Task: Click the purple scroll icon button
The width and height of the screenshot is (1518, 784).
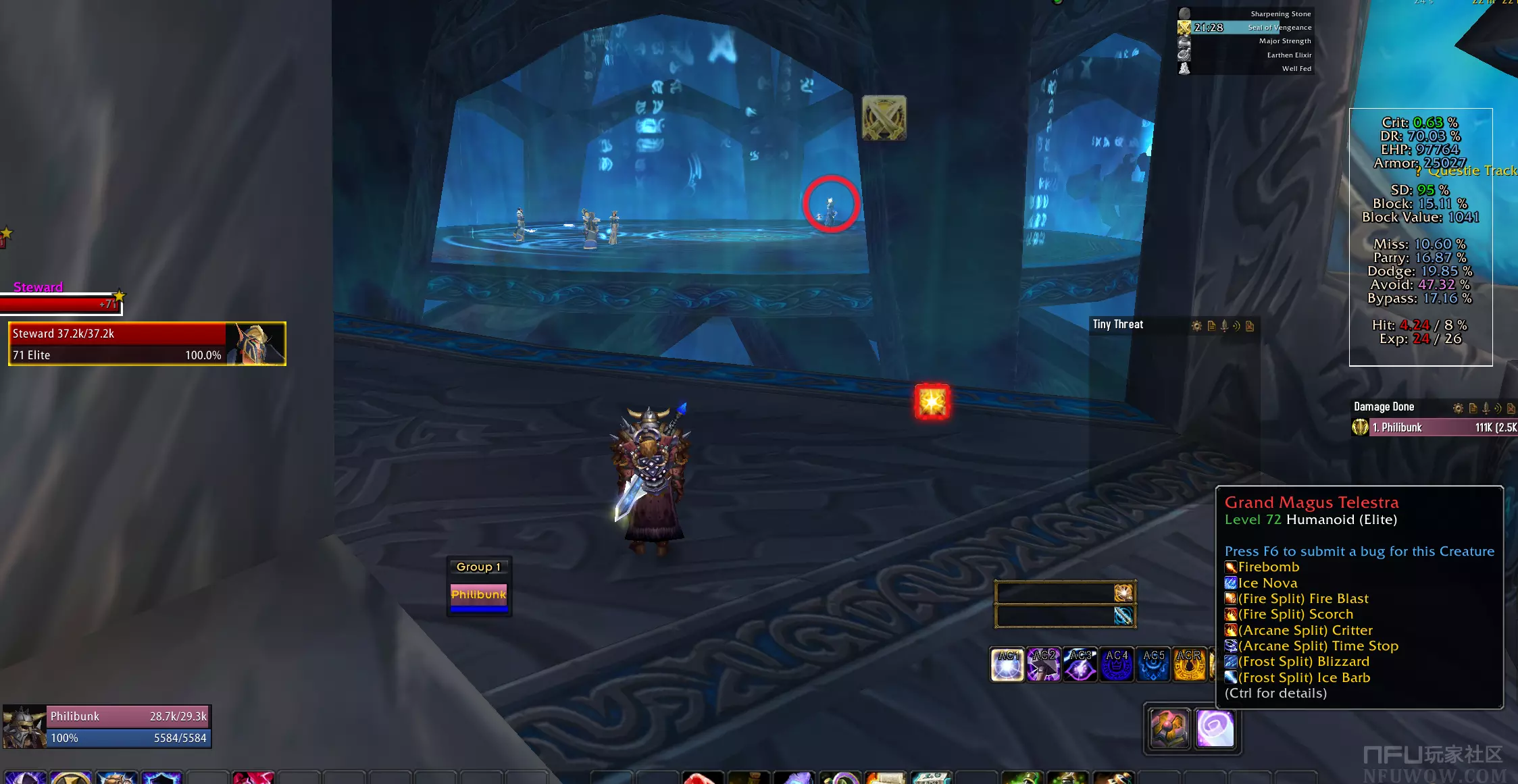Action: pyautogui.click(x=1215, y=729)
